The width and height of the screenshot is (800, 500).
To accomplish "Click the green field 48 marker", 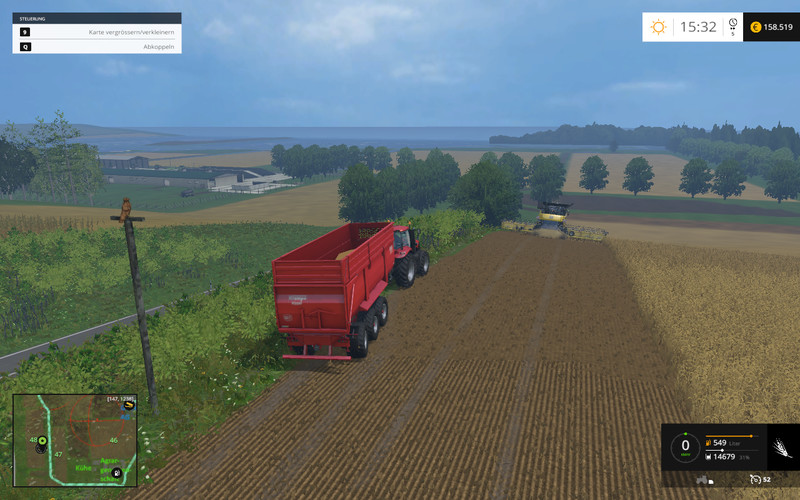I will pos(42,440).
